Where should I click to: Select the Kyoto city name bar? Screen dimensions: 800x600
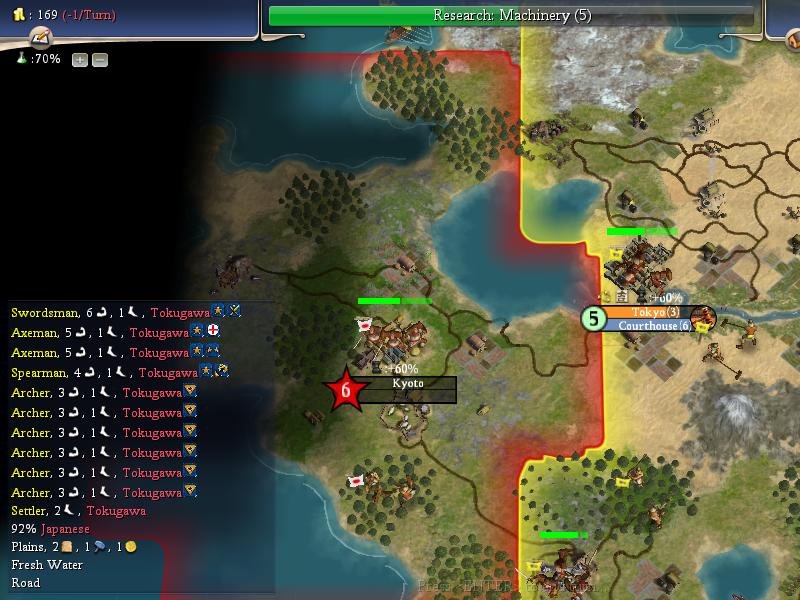click(x=407, y=384)
